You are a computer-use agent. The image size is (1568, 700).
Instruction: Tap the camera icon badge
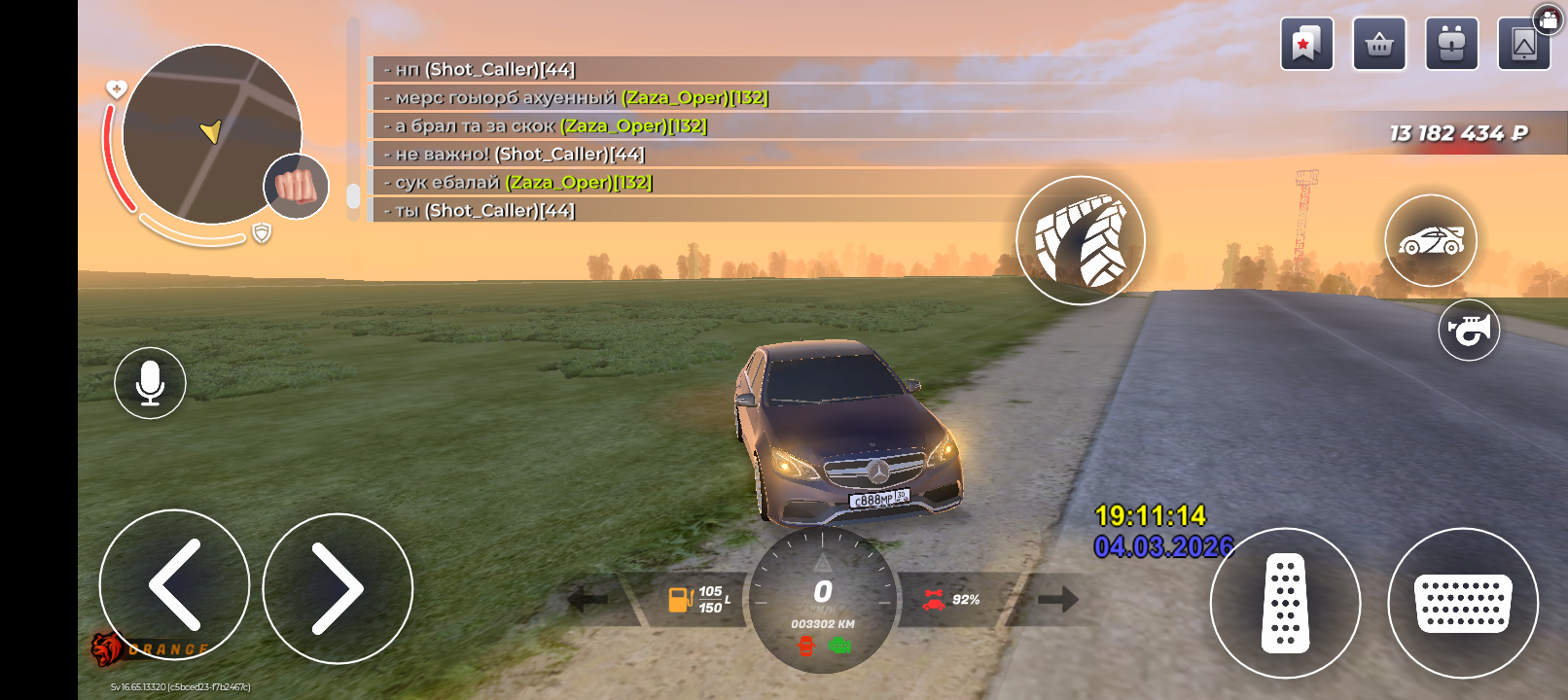pyautogui.click(x=1548, y=19)
